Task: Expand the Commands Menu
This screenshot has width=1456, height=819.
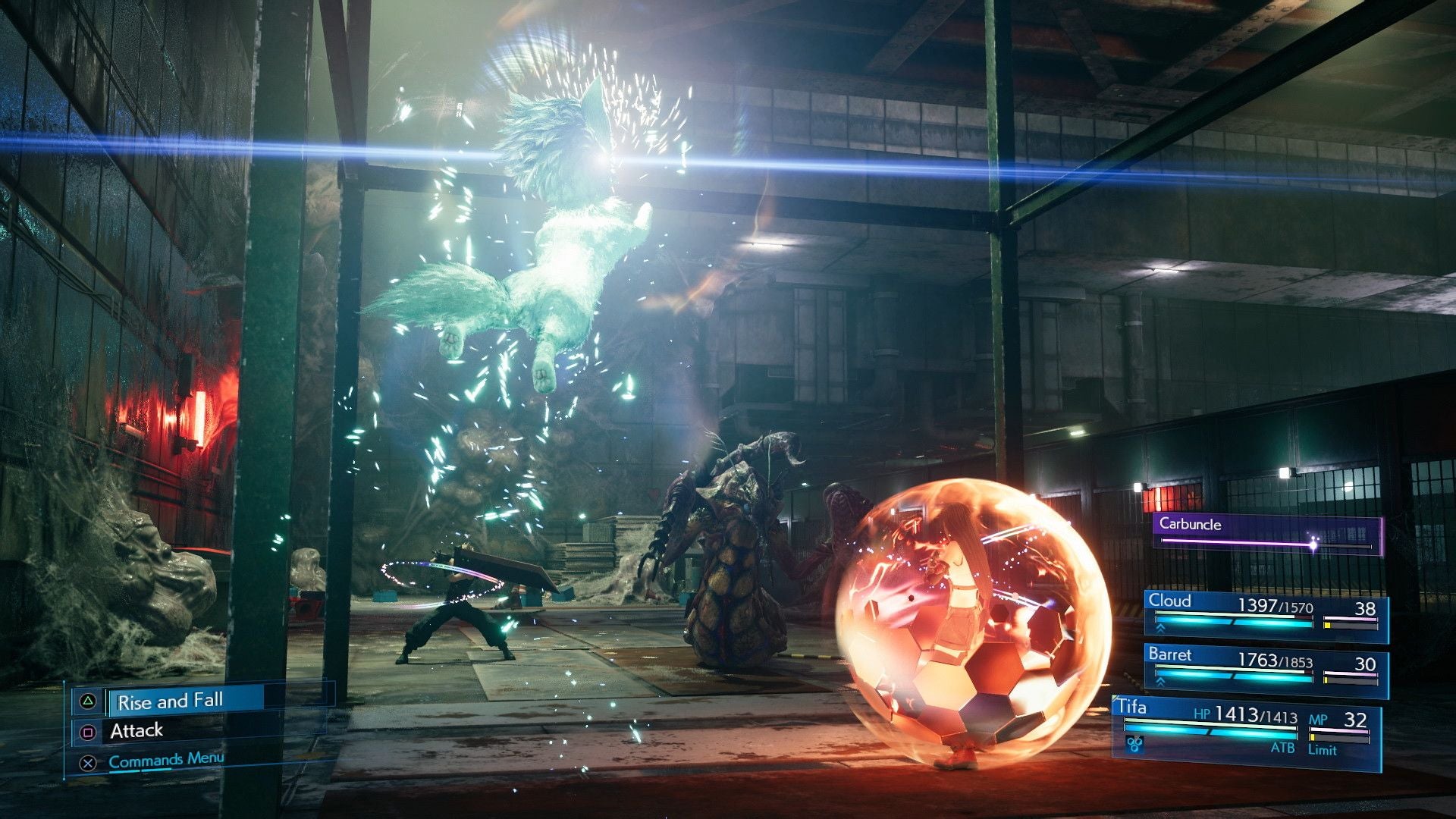Action: [166, 761]
